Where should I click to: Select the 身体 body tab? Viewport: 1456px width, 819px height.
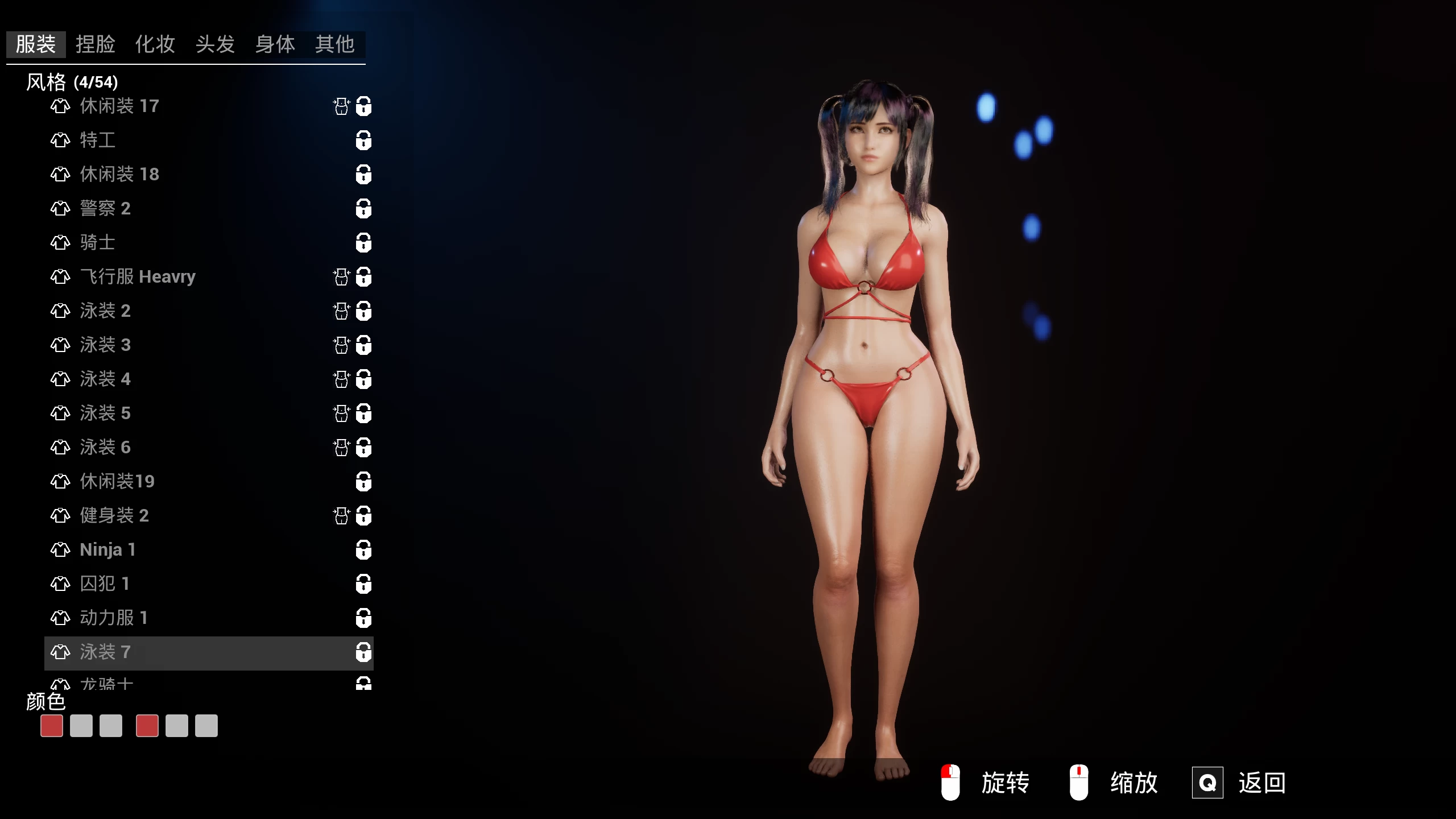[x=275, y=45]
